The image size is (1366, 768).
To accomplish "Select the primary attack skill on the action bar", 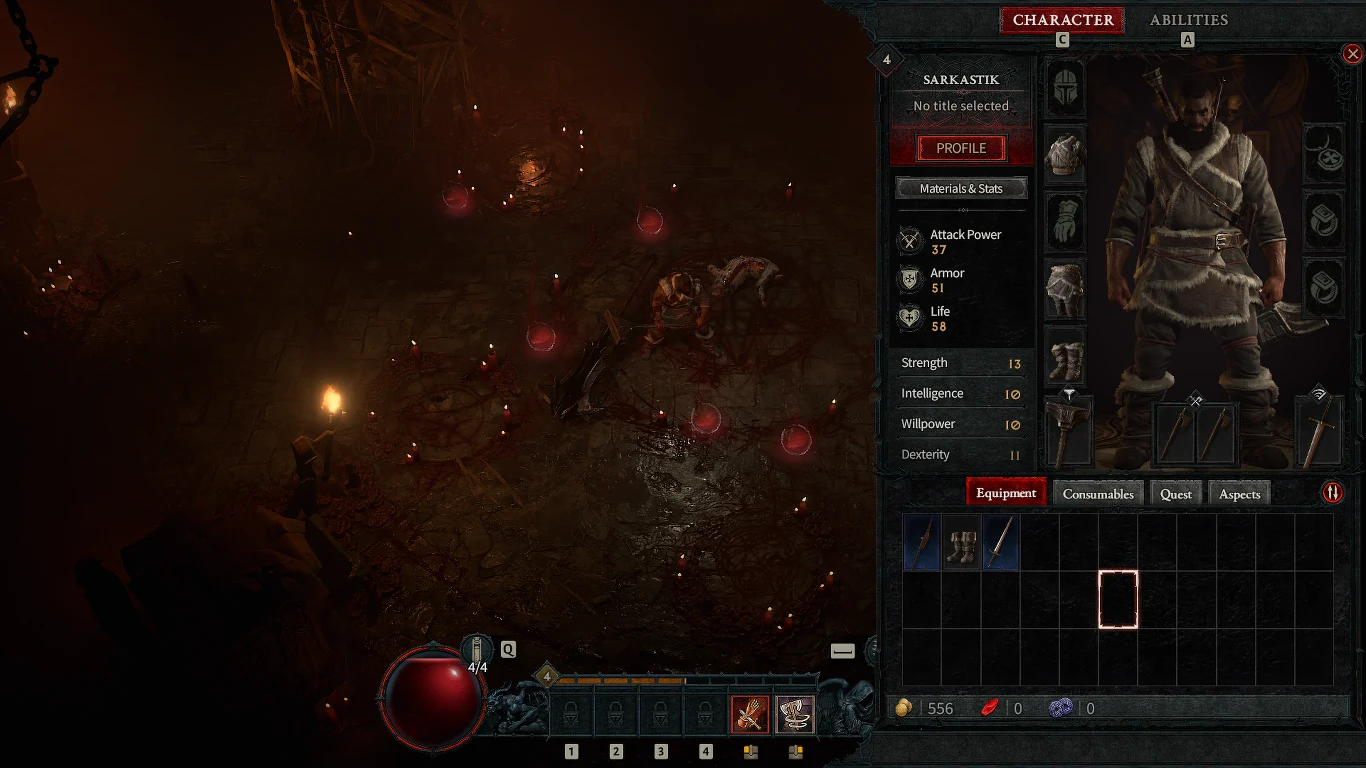I will pos(750,714).
